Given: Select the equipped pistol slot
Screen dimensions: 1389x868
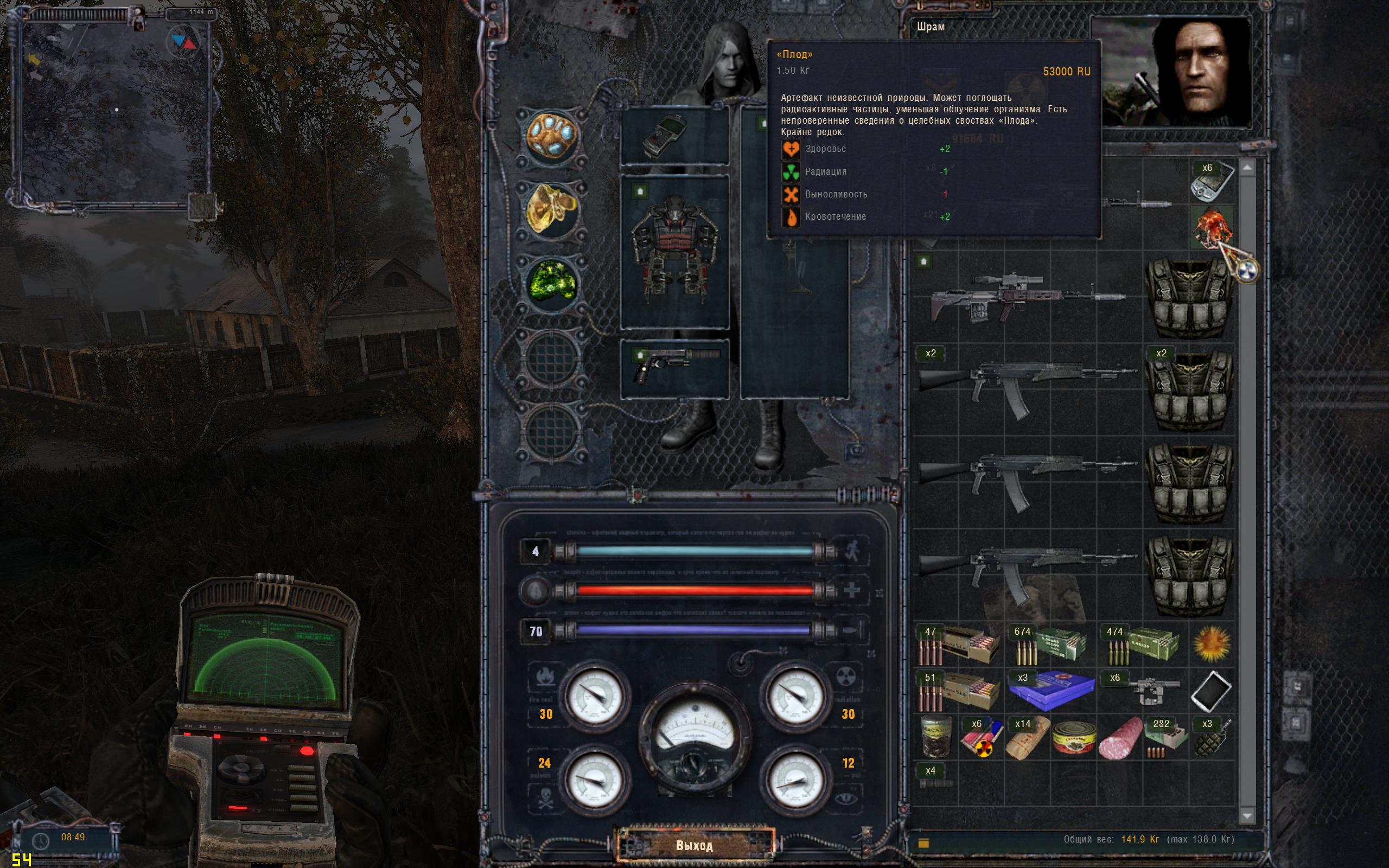Looking at the screenshot, I should (x=674, y=367).
